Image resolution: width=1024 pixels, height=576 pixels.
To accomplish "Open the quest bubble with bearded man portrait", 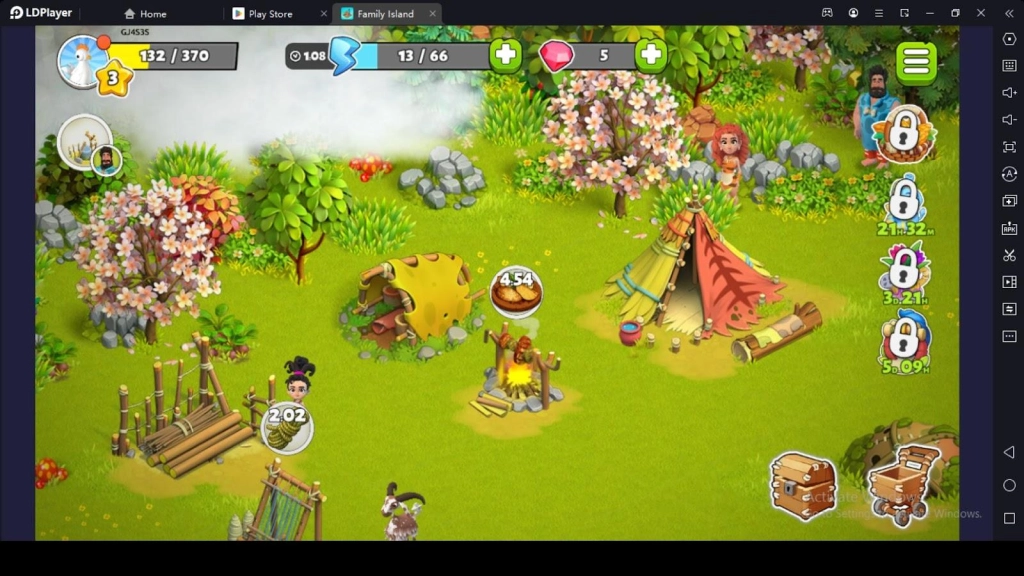I will [87, 144].
